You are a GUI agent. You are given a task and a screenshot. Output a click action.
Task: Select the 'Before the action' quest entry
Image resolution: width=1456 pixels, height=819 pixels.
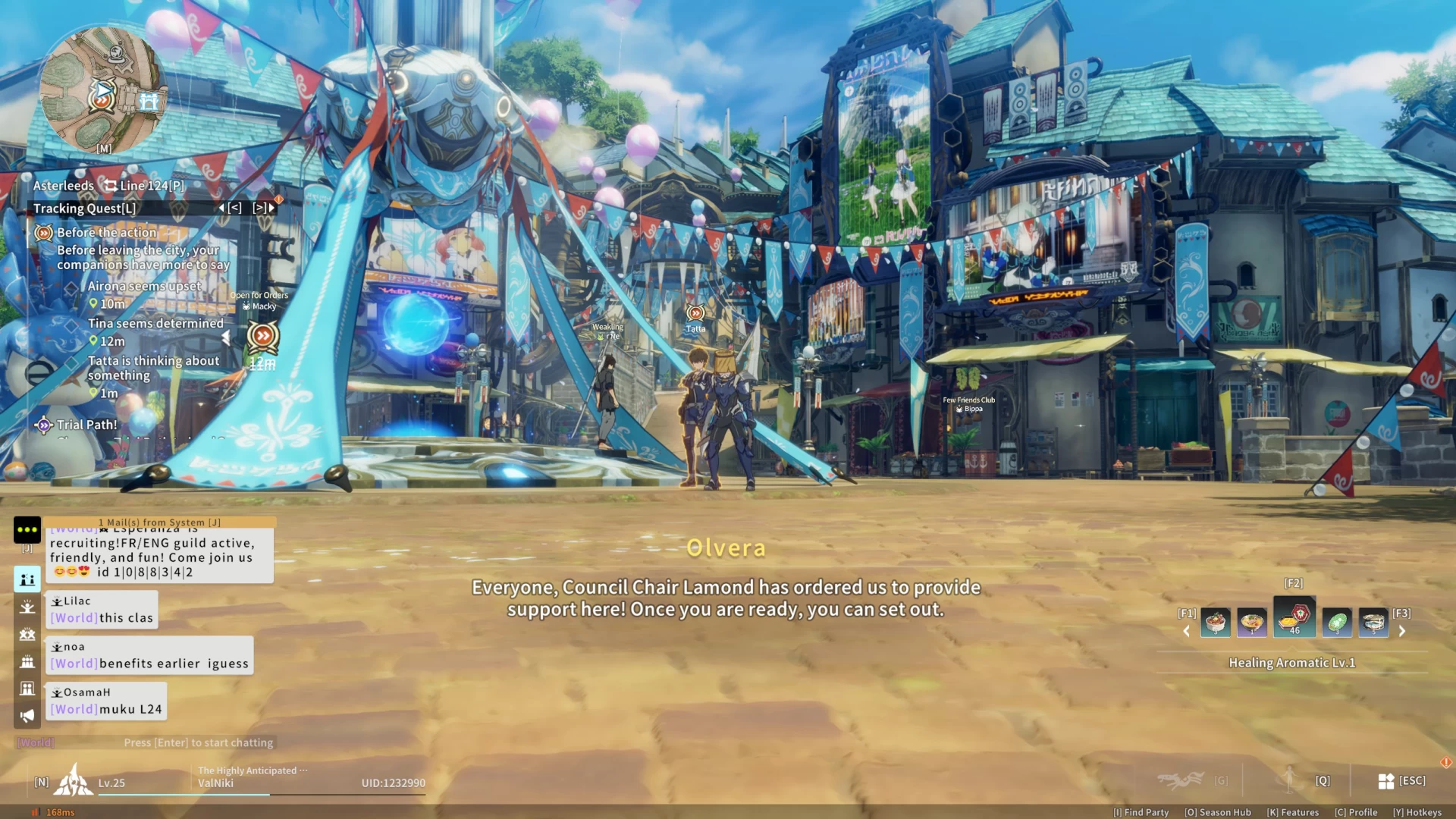[107, 233]
